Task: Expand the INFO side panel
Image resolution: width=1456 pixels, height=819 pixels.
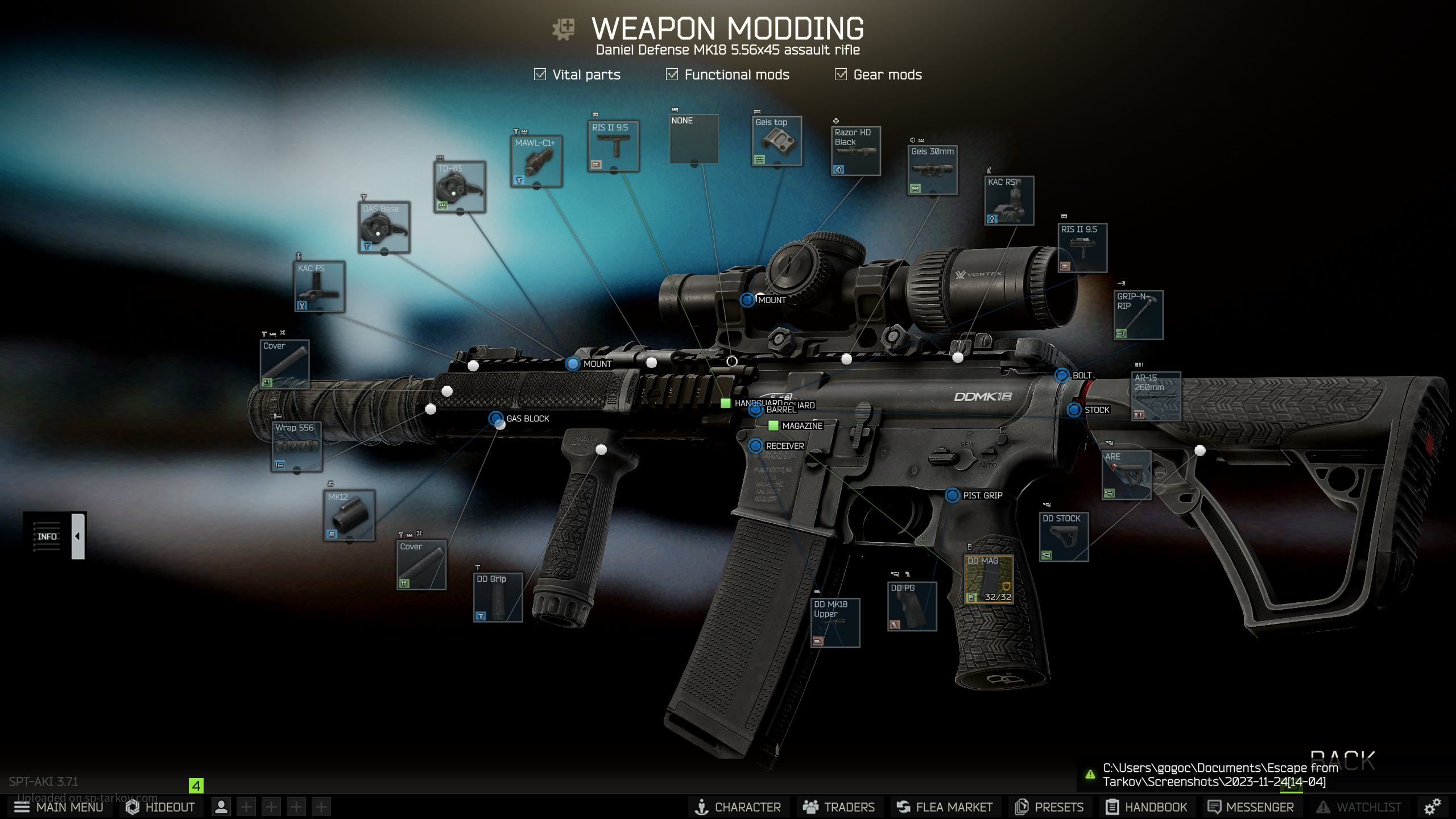Action: pyautogui.click(x=78, y=536)
